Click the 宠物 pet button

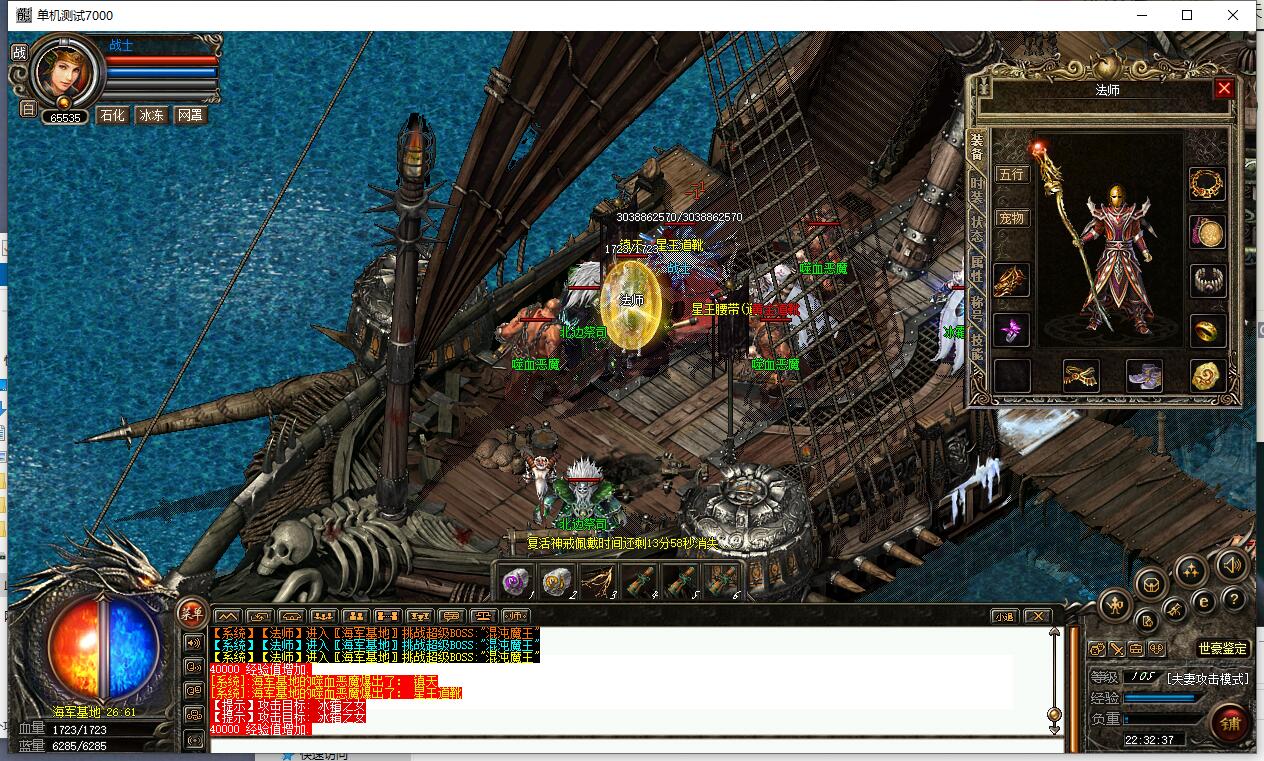pos(1012,218)
